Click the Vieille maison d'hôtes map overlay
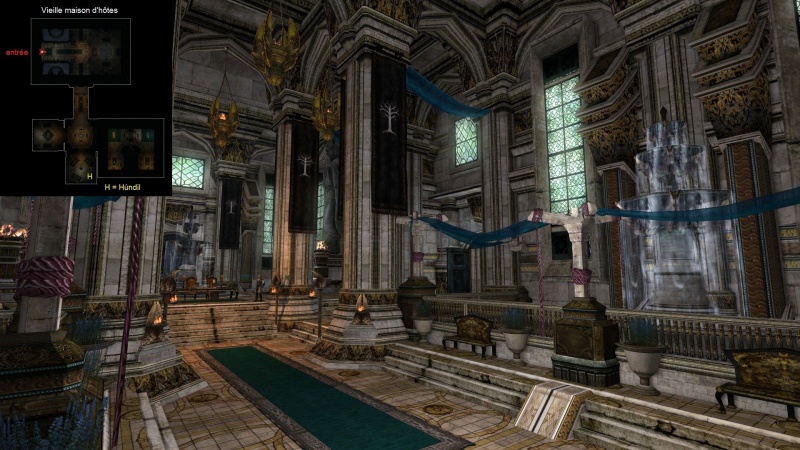The image size is (800, 450). (x=86, y=98)
